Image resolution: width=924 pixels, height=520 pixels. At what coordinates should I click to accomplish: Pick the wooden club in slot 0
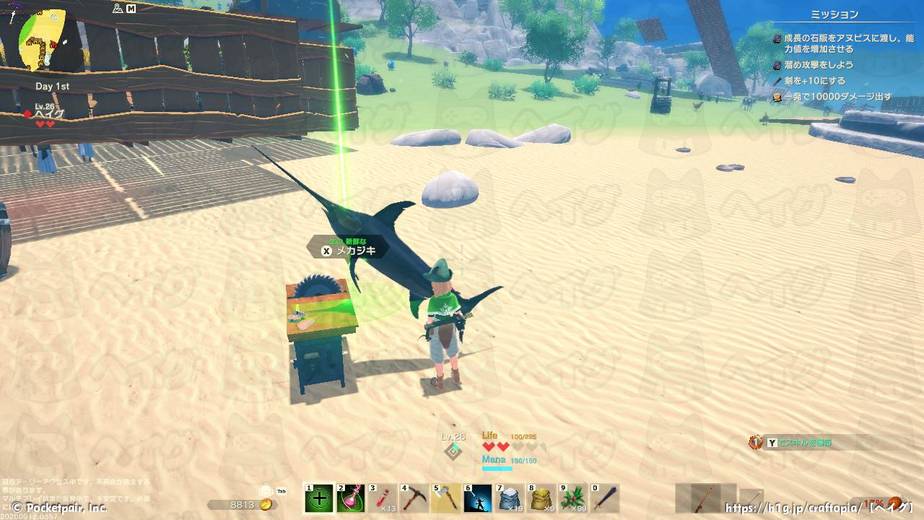click(x=605, y=498)
